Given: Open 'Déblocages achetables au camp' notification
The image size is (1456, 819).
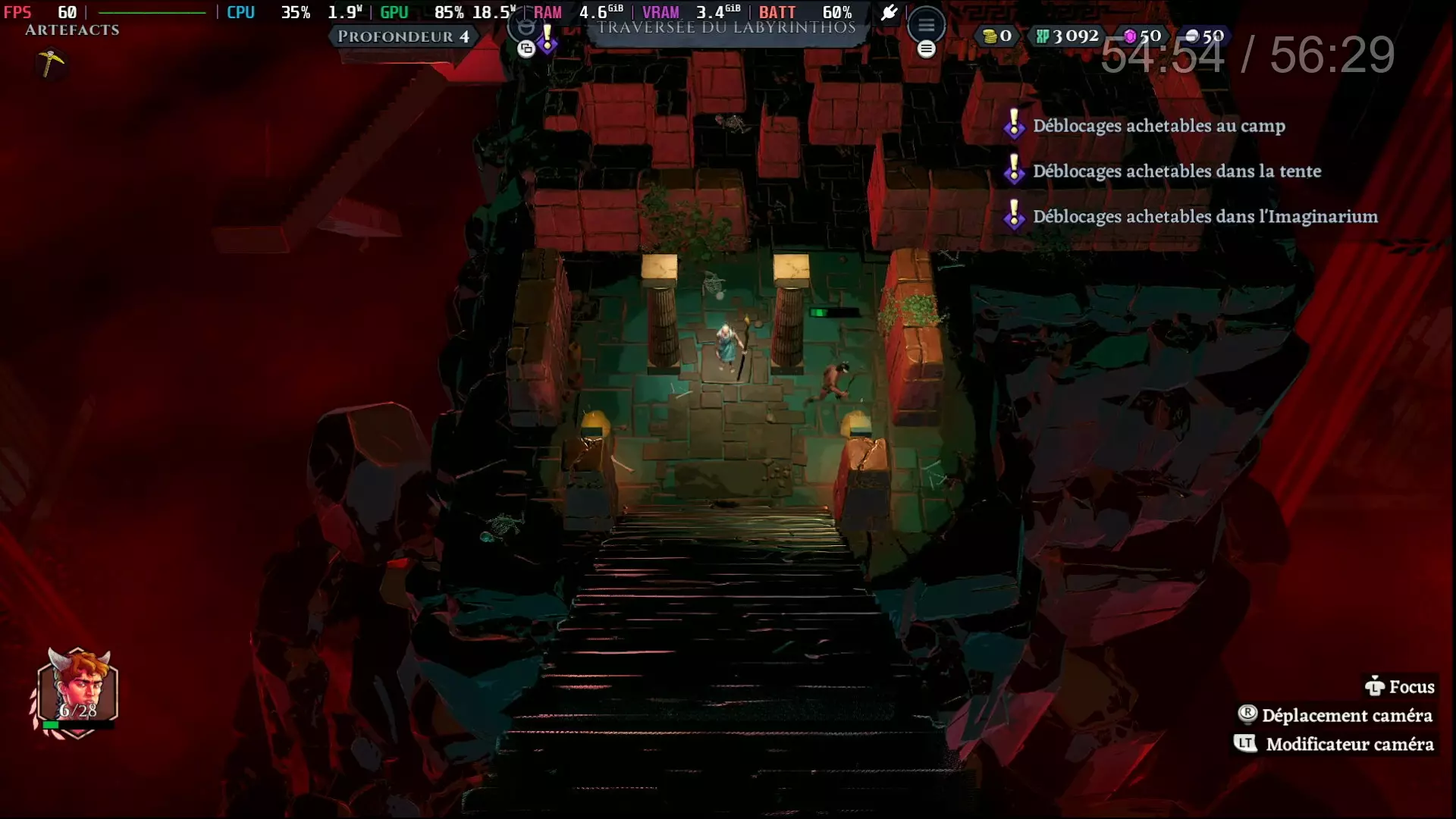Looking at the screenshot, I should (1158, 126).
